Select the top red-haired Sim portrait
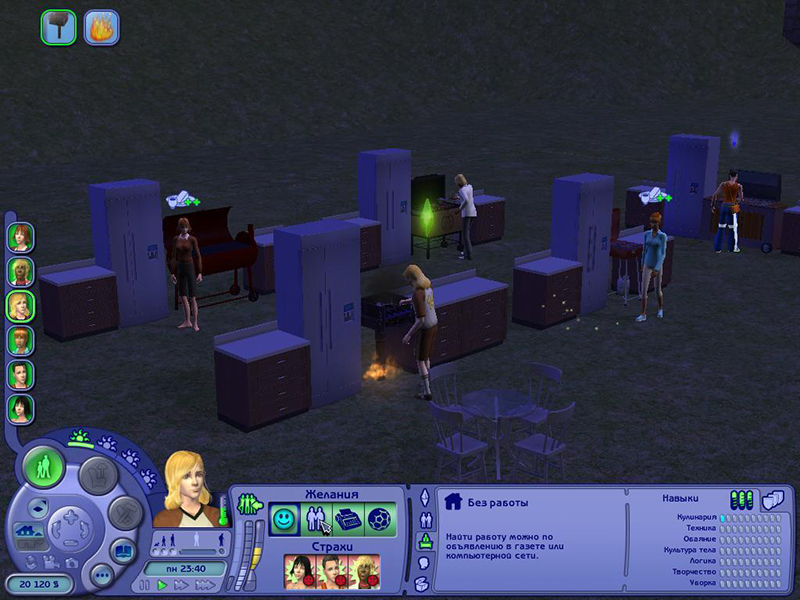This screenshot has width=800, height=600. pos(20,237)
